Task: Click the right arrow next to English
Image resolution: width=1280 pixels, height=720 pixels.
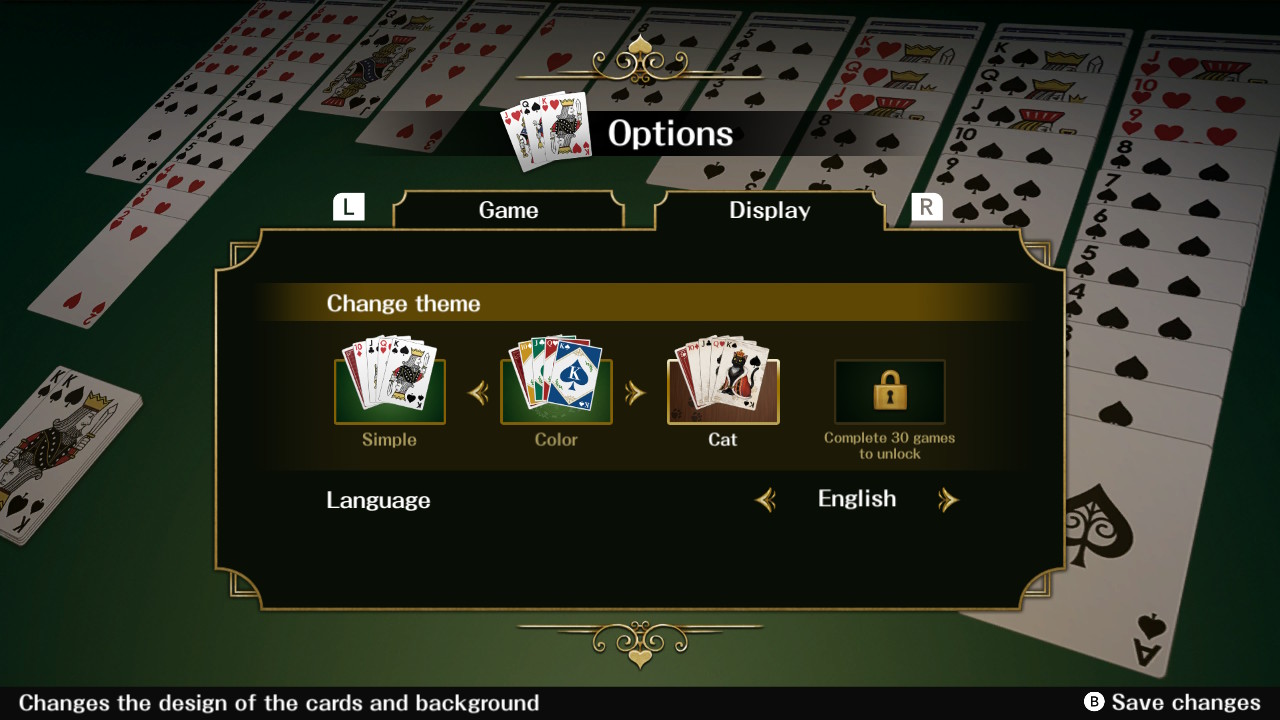Action: click(x=949, y=499)
